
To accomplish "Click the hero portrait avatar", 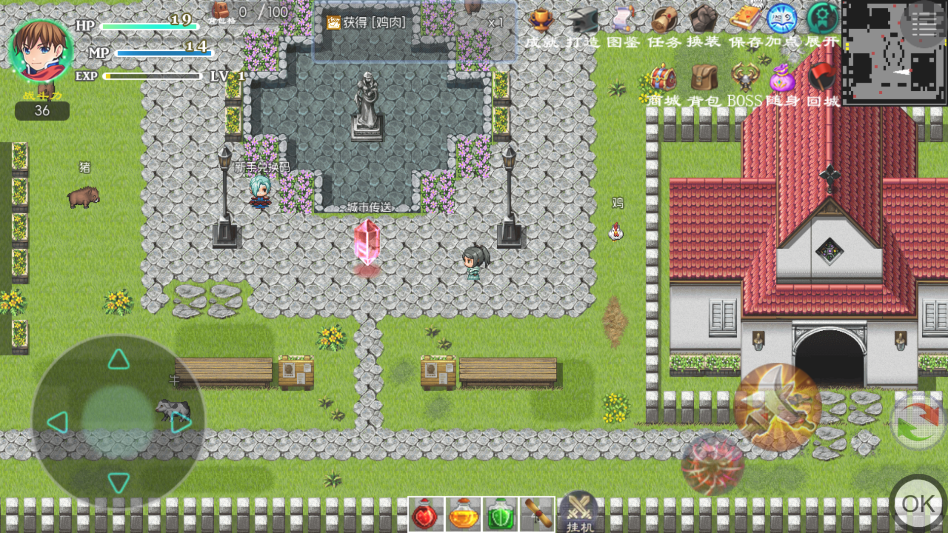I will (40, 49).
